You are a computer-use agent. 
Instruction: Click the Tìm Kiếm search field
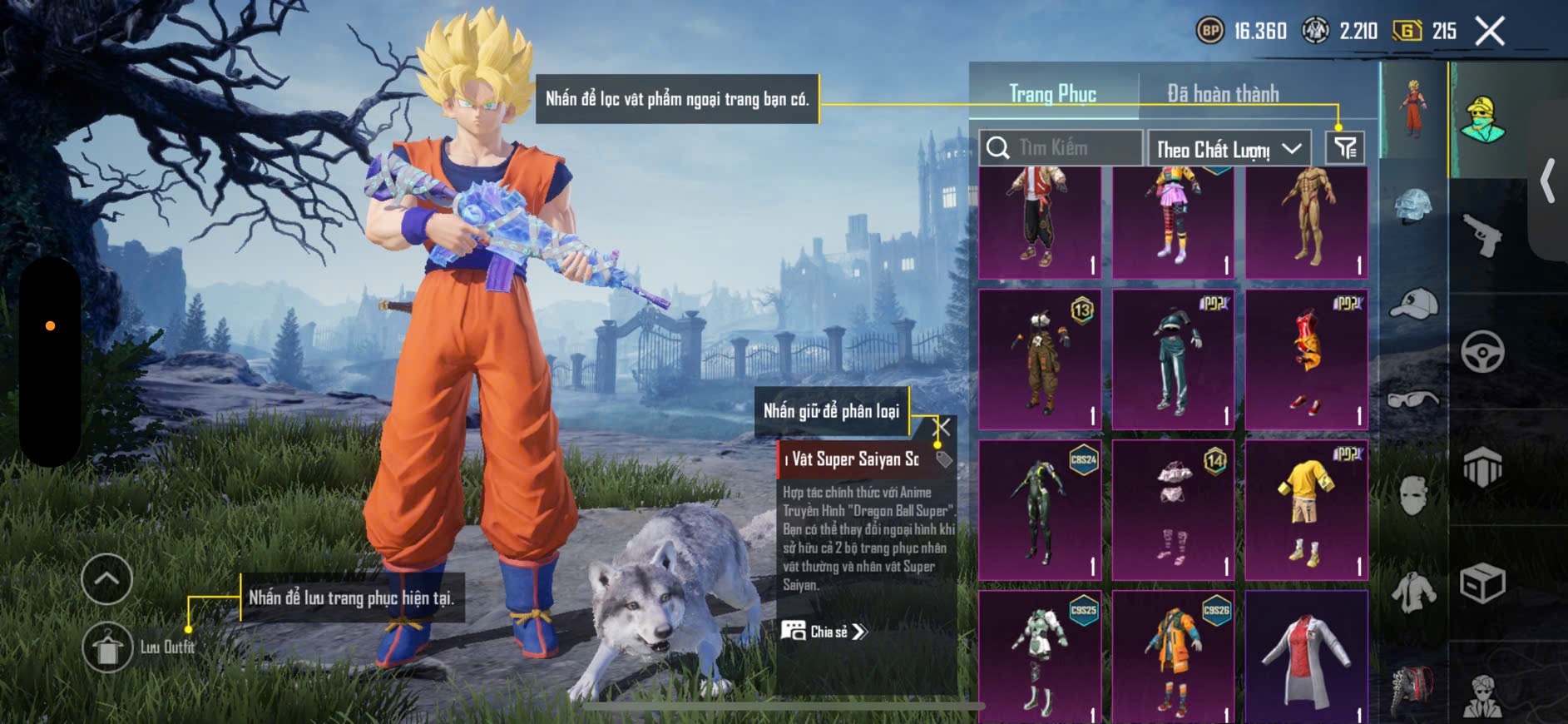click(1061, 148)
